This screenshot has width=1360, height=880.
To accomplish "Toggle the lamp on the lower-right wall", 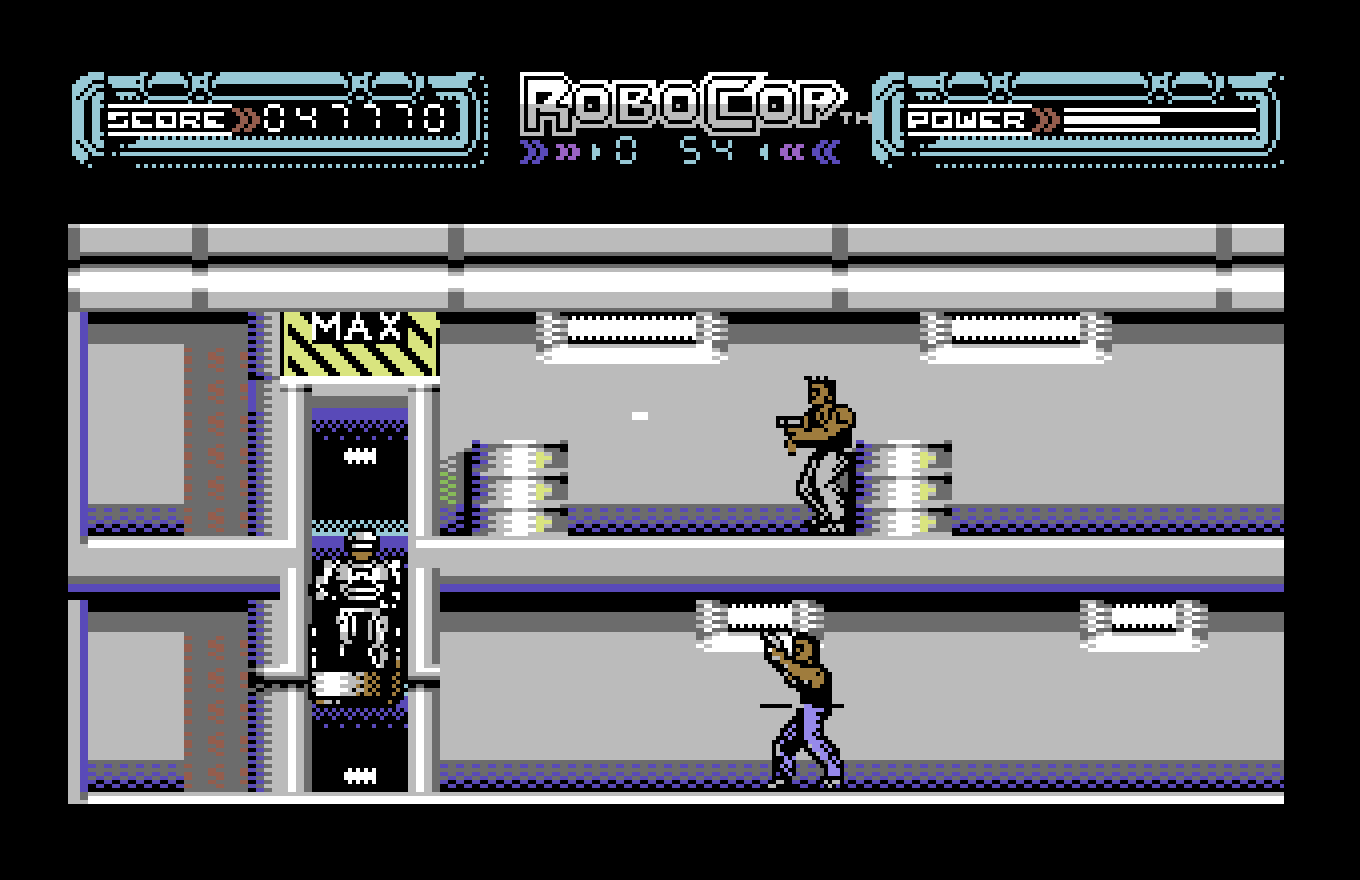I will 1144,618.
